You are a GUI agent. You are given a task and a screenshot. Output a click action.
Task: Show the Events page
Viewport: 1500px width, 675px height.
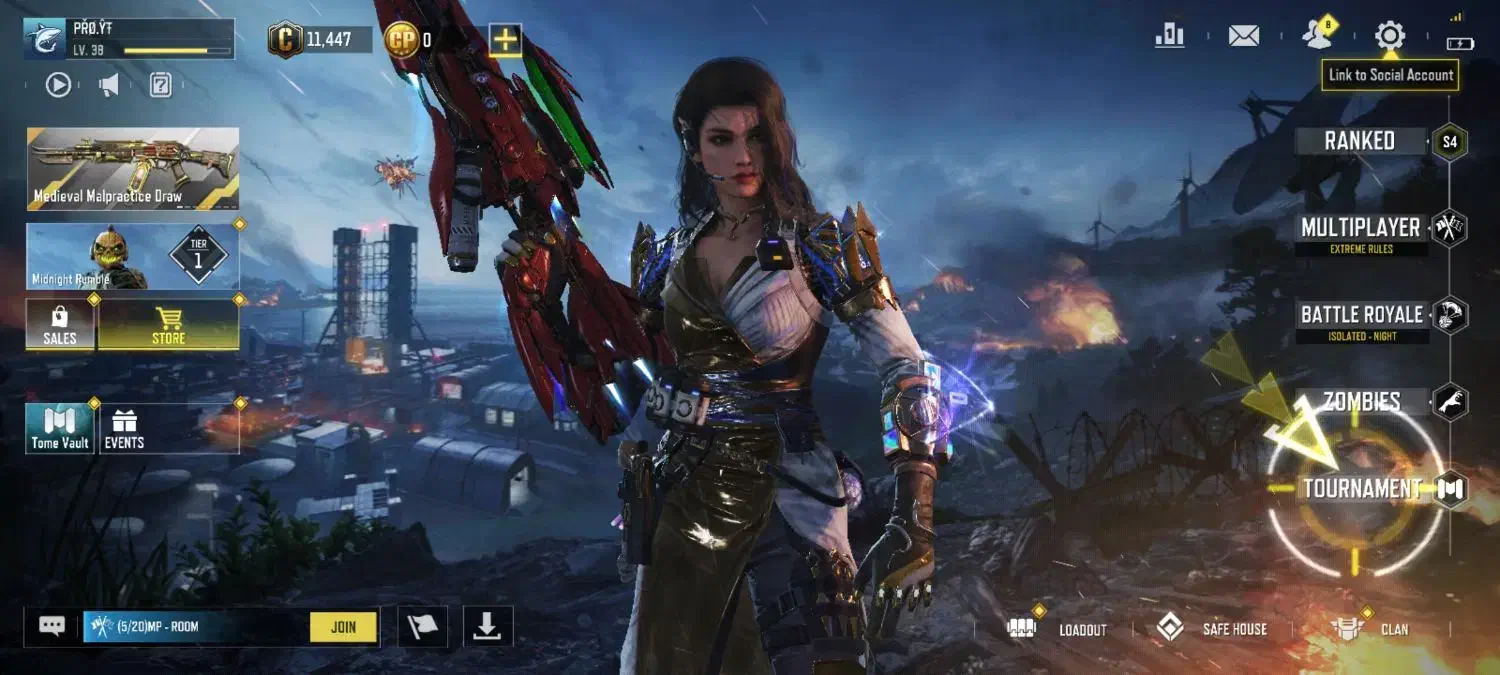(x=125, y=429)
